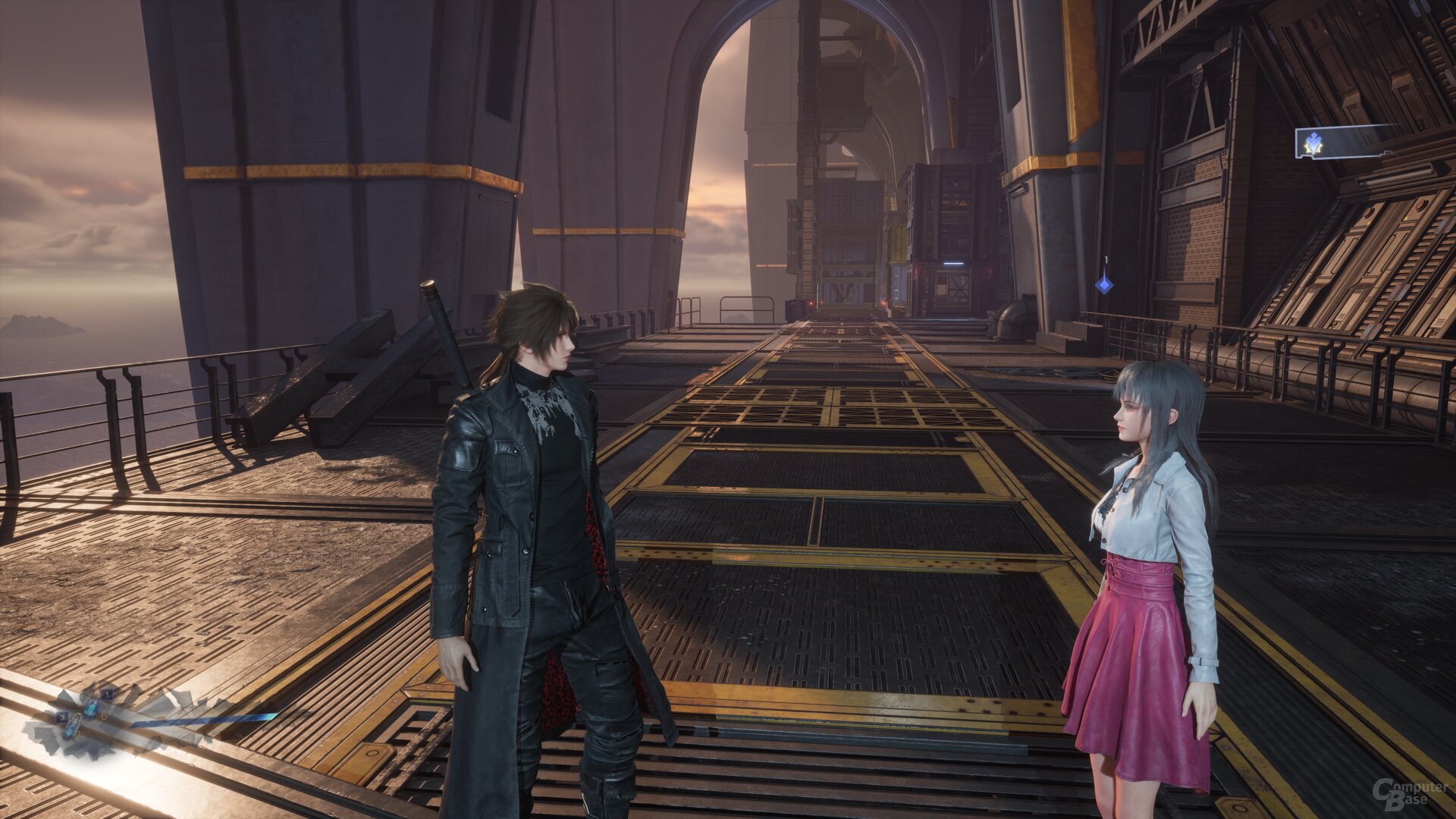
Task: Click the blue diamond waypoint marker labeled 1
Action: (x=1105, y=287)
